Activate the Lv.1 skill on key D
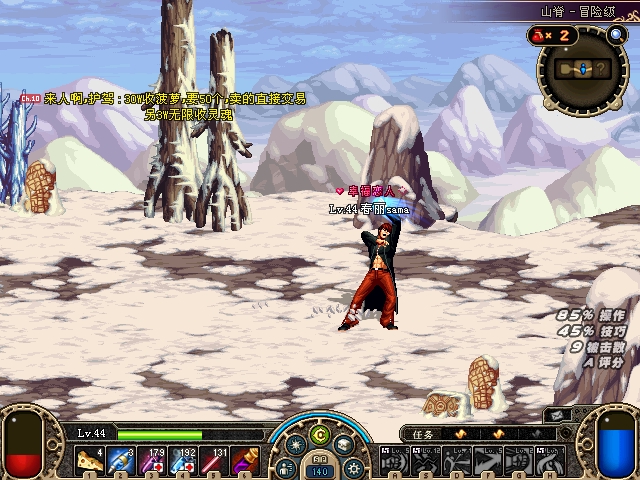640x480 pixels. [456, 460]
